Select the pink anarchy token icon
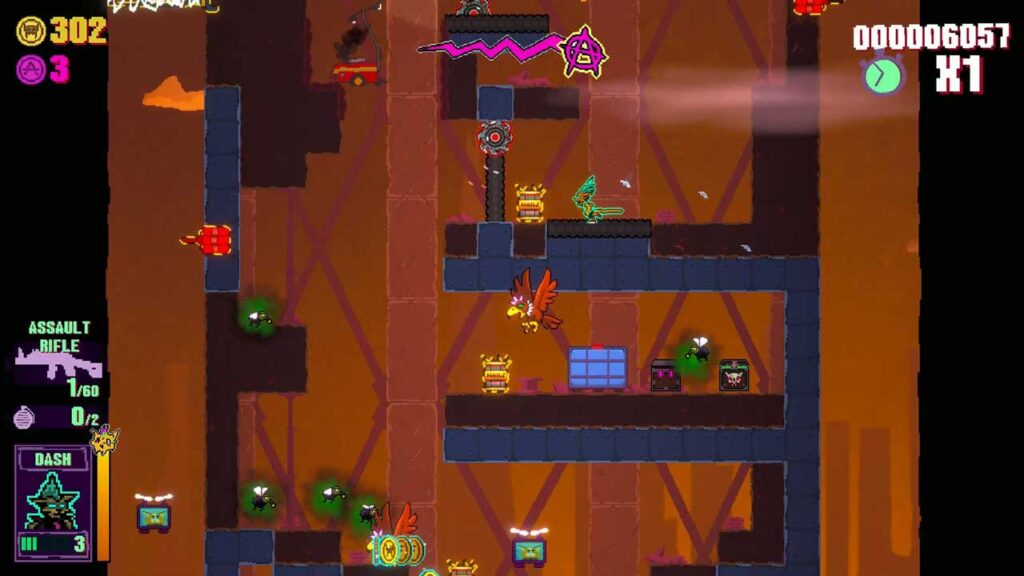The height and width of the screenshot is (576, 1024). coord(31,70)
